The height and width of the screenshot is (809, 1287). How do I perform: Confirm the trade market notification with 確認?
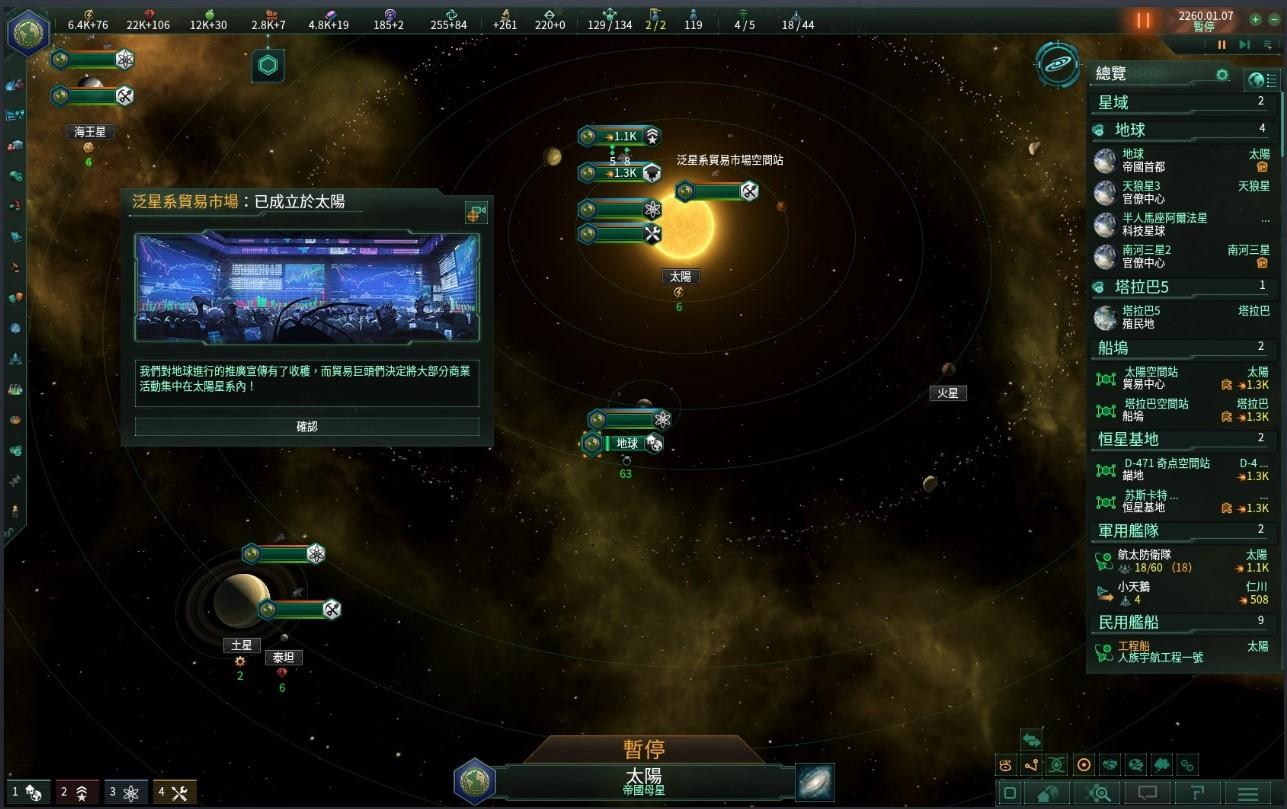(307, 426)
